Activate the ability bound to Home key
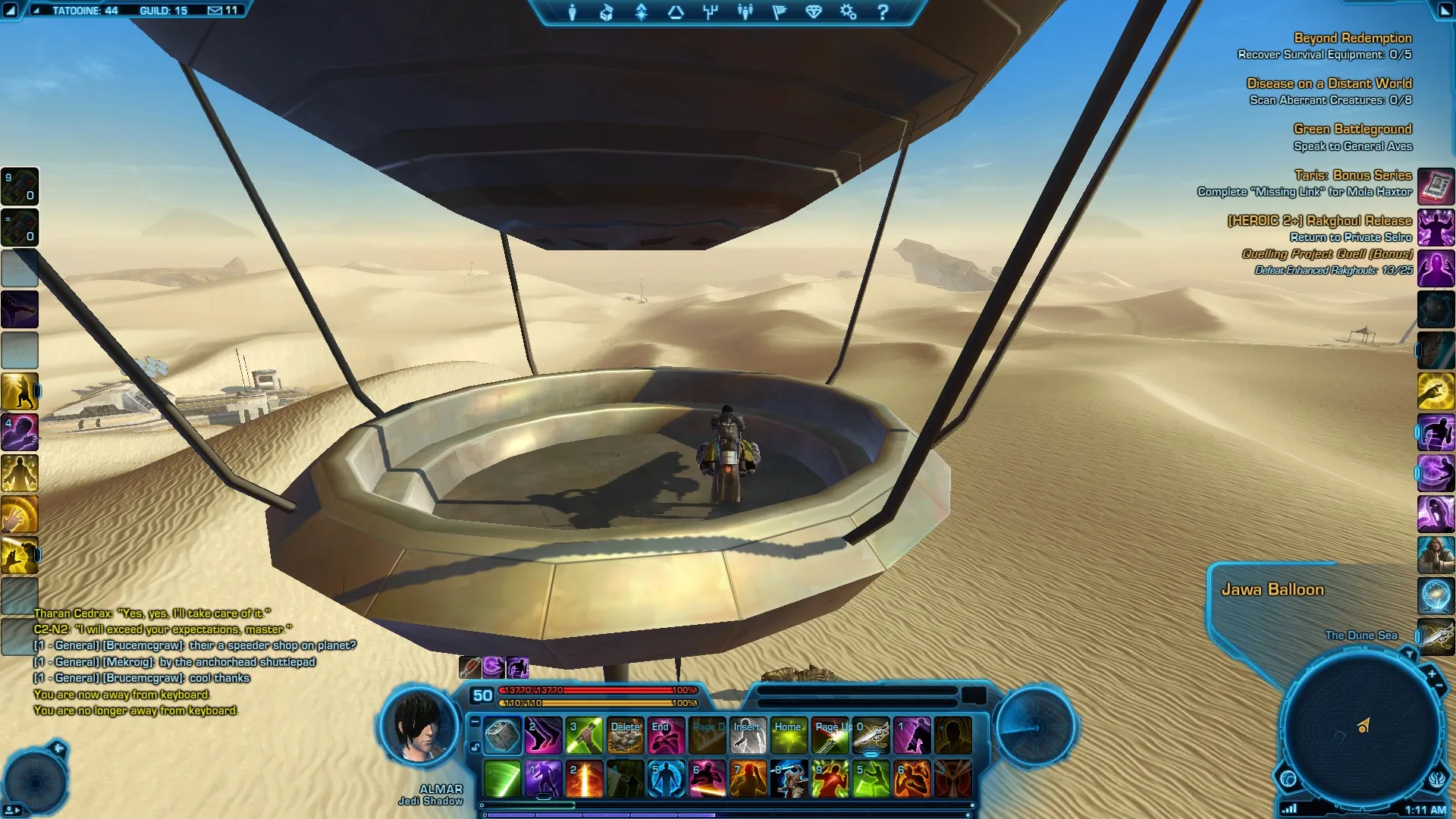Screen dimensions: 1456x819 pyautogui.click(x=789, y=736)
